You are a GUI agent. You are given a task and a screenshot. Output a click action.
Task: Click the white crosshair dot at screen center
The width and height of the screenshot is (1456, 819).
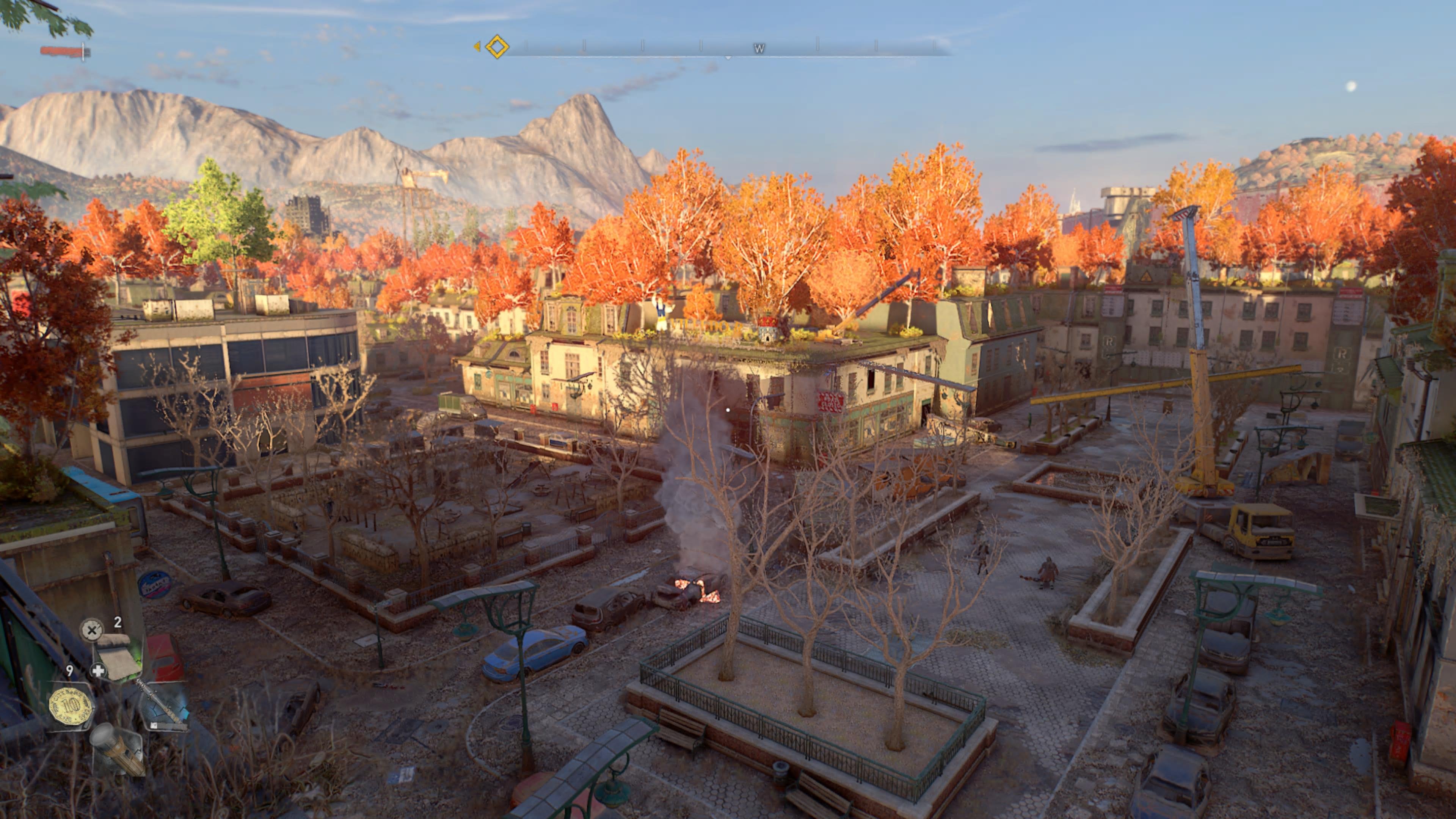tap(728, 410)
